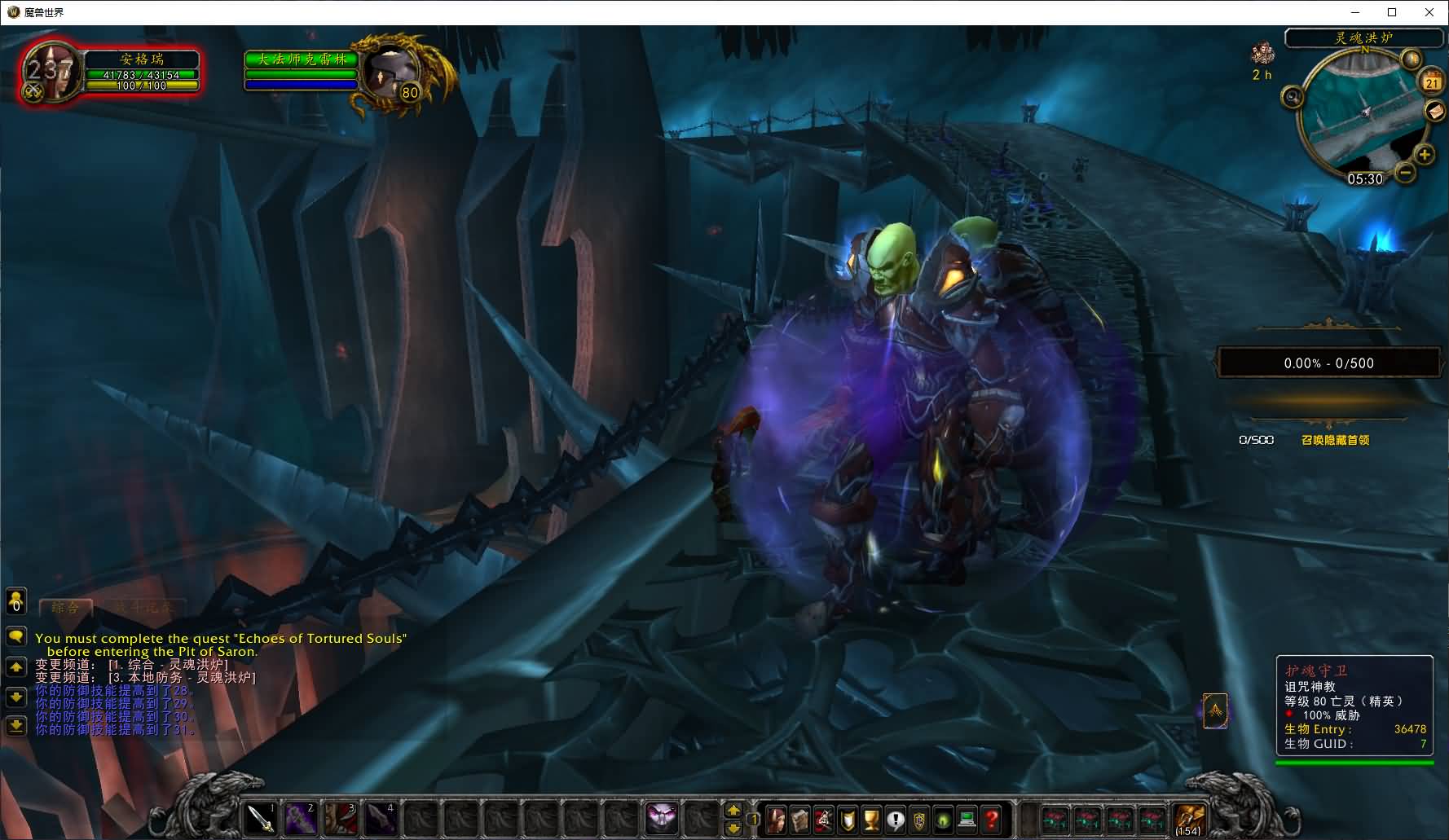
Task: Open the backpack with 154 free slots
Action: (1188, 818)
